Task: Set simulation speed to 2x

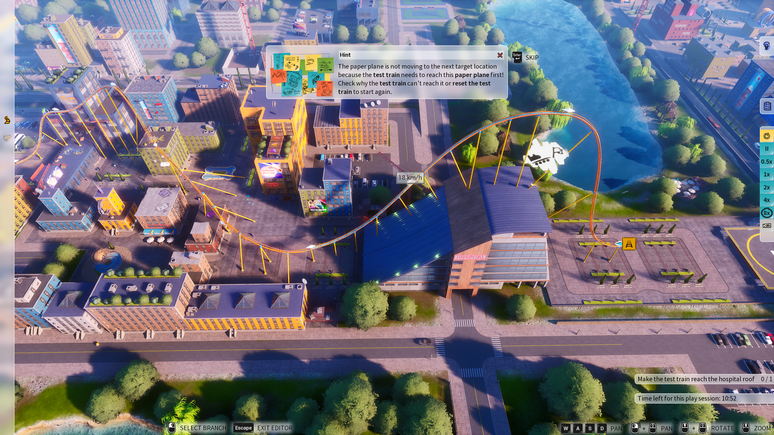Action: (x=767, y=187)
